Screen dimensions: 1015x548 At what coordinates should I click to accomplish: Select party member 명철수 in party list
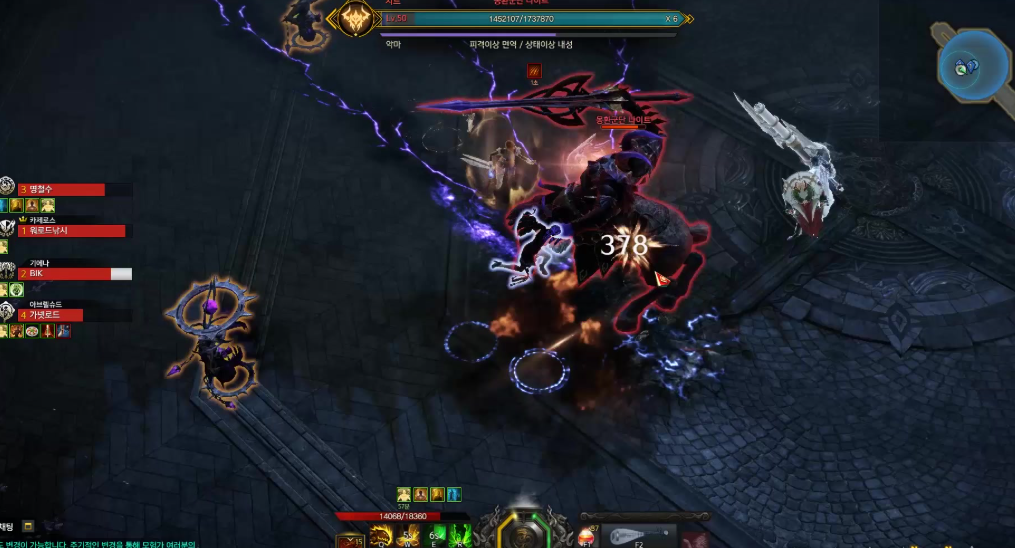click(62, 189)
